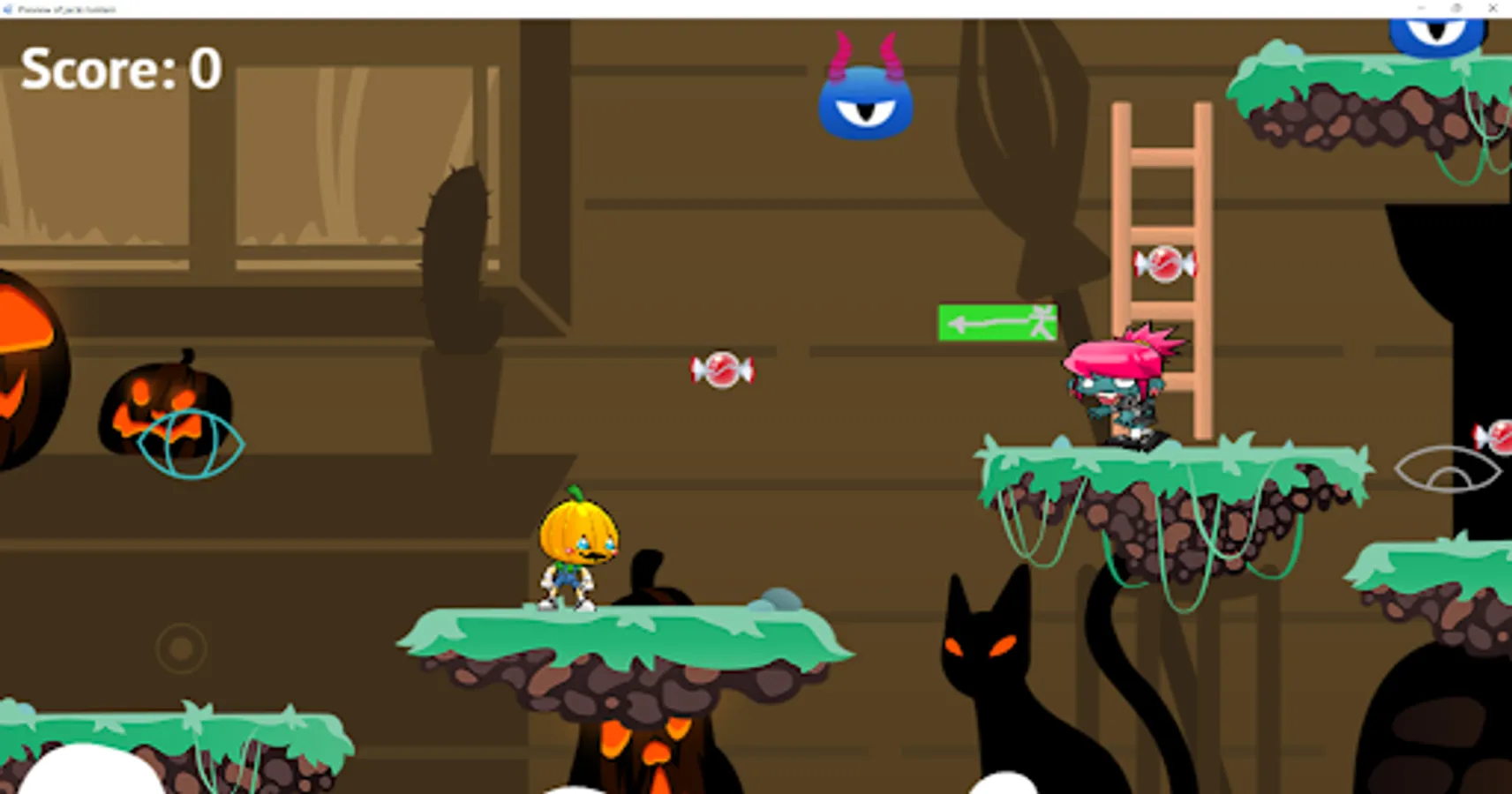Click the app icon in the title bar
The width and height of the screenshot is (1512, 794).
tap(9, 9)
